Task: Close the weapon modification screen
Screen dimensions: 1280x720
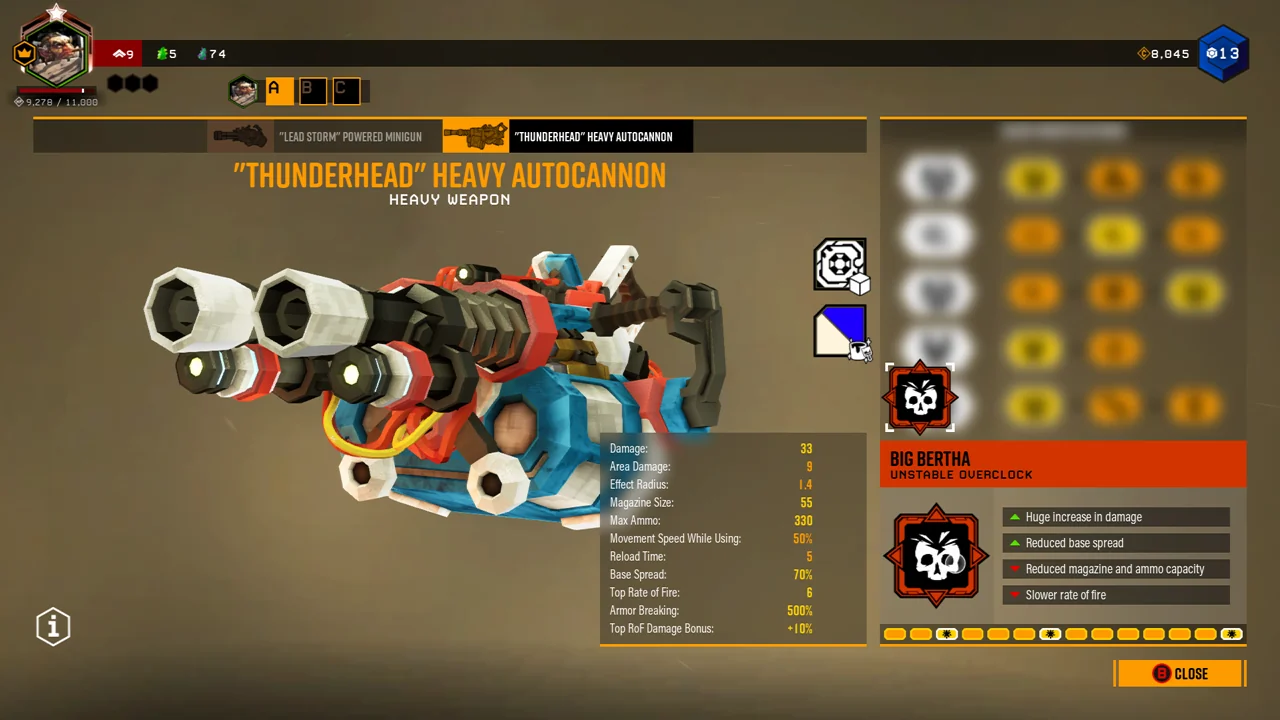Action: 1180,674
